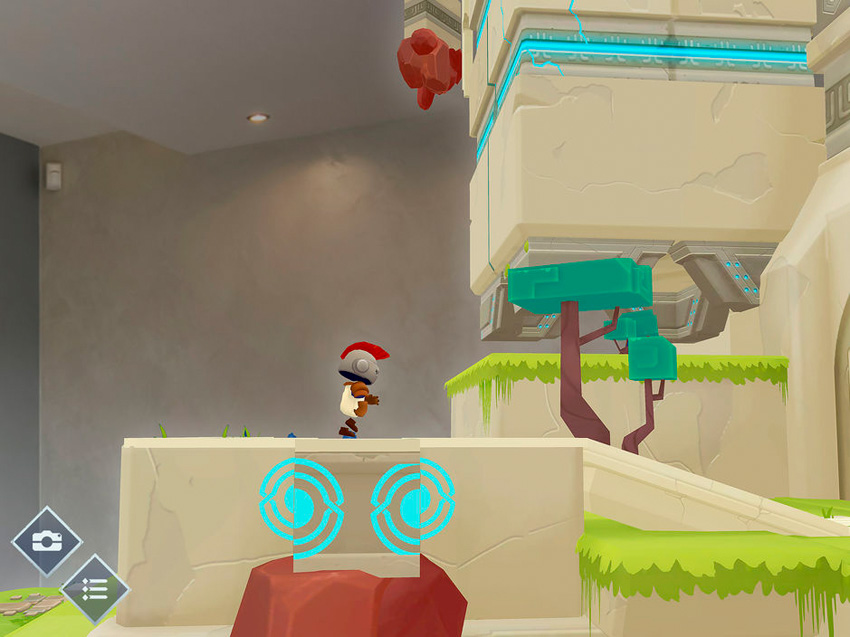The width and height of the screenshot is (850, 637).
Task: Open the list menu button
Action: (x=95, y=589)
